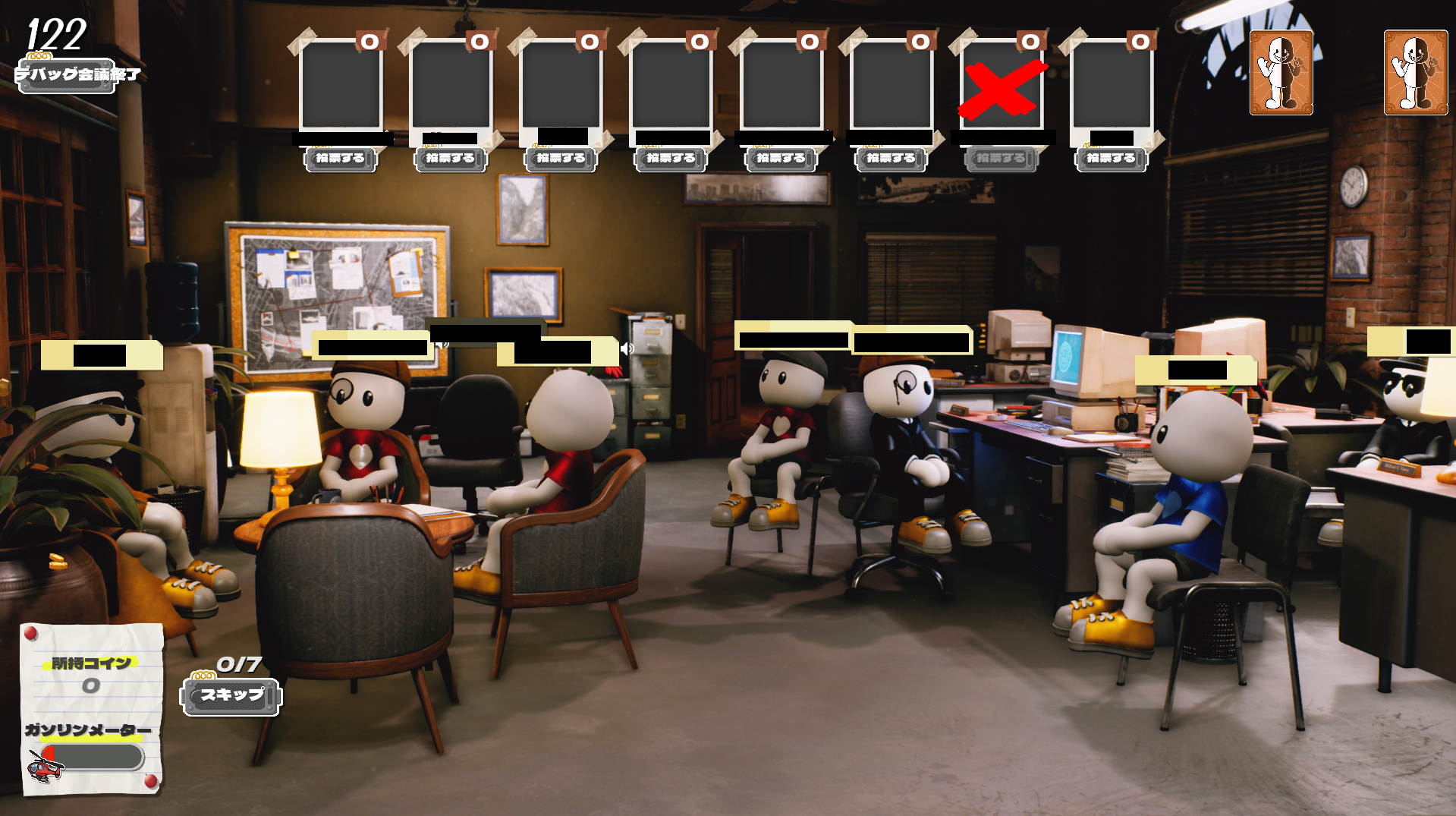Vote 投票する under the first polaroid
Screen dimensions: 1456x816
(x=340, y=159)
